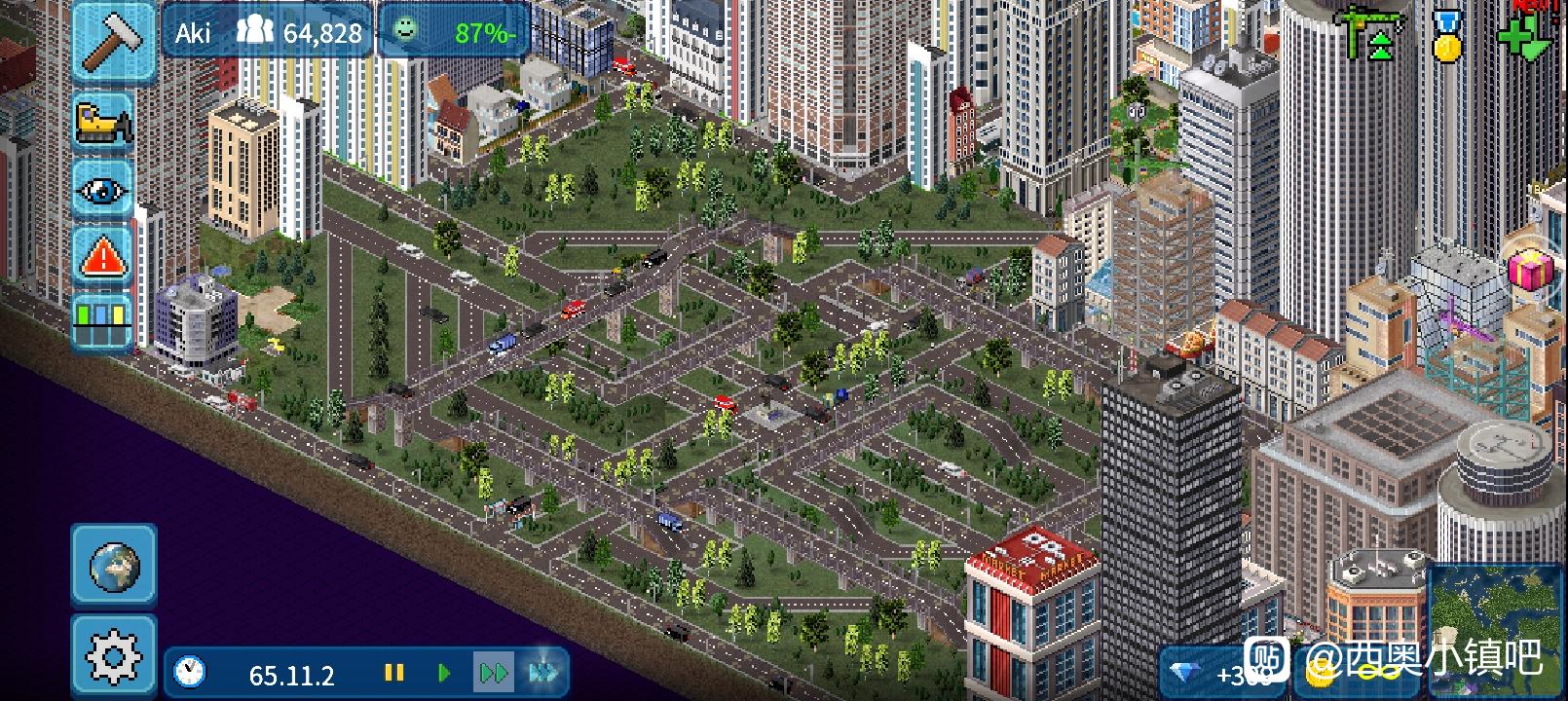Switch to double-arrow fast forward speed

tap(494, 673)
